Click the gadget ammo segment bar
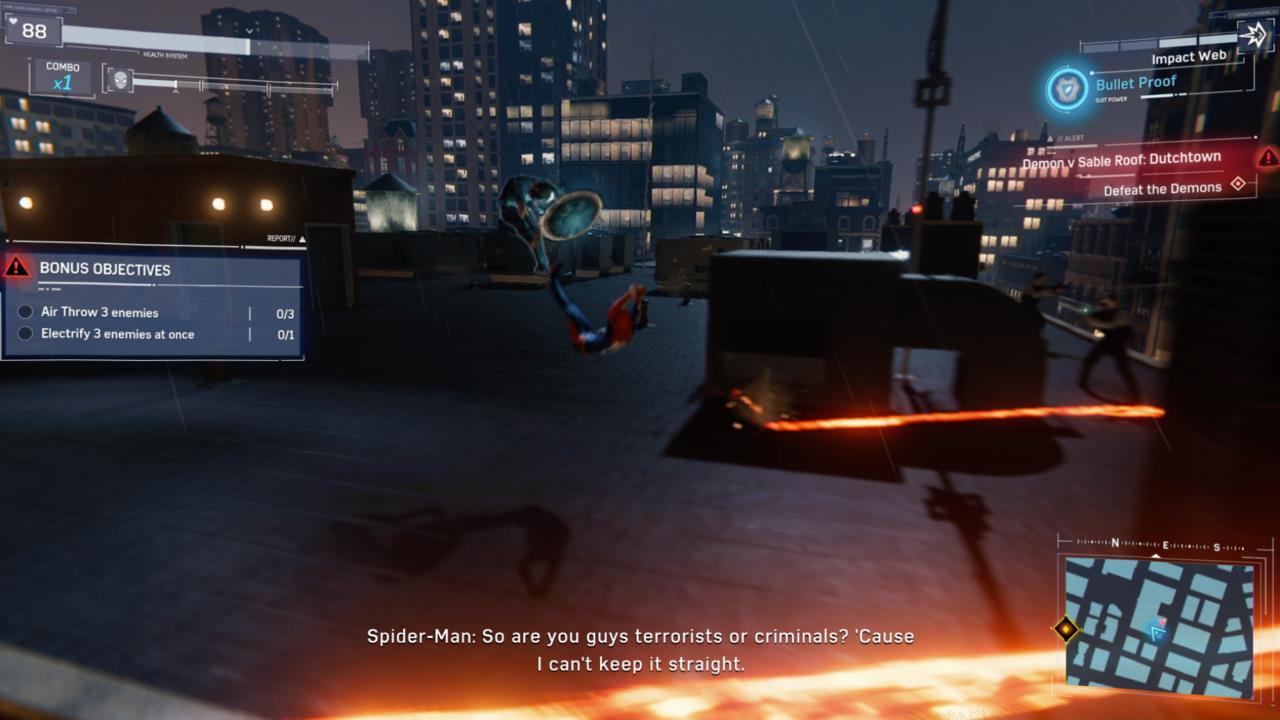Screen dimensions: 1280x720 1158,44
